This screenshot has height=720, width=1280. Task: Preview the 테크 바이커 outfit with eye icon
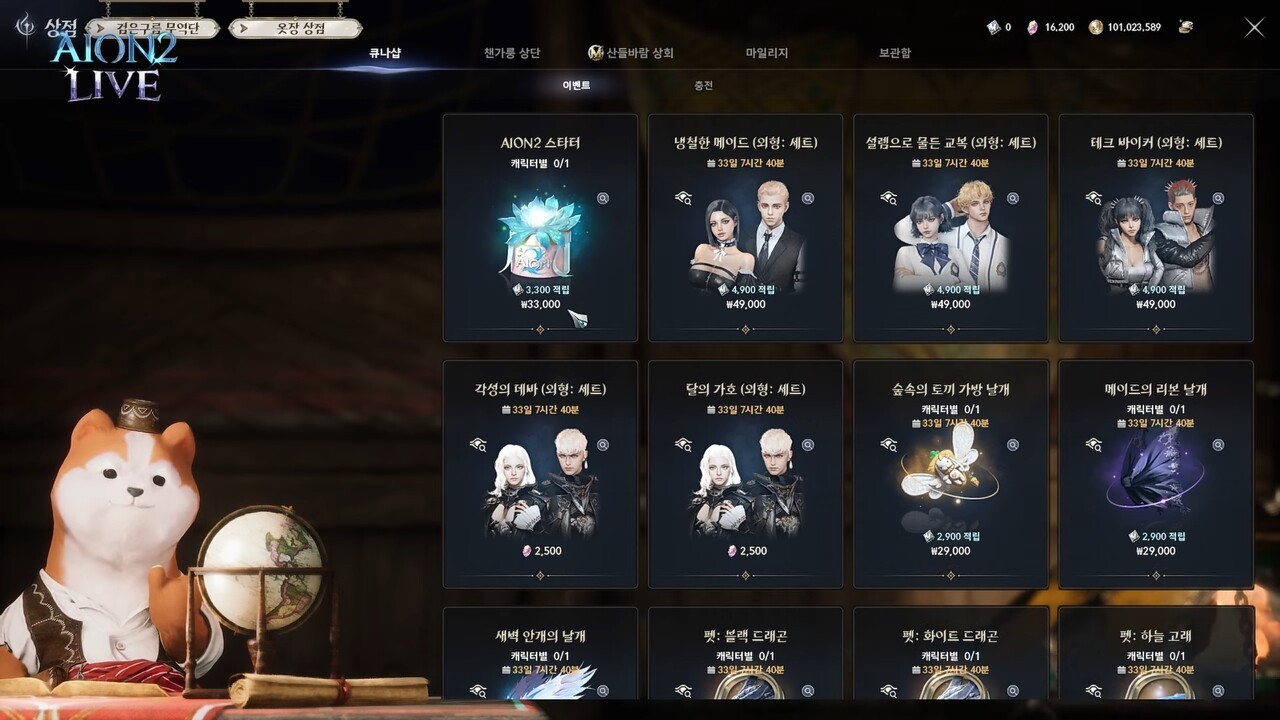click(1094, 198)
